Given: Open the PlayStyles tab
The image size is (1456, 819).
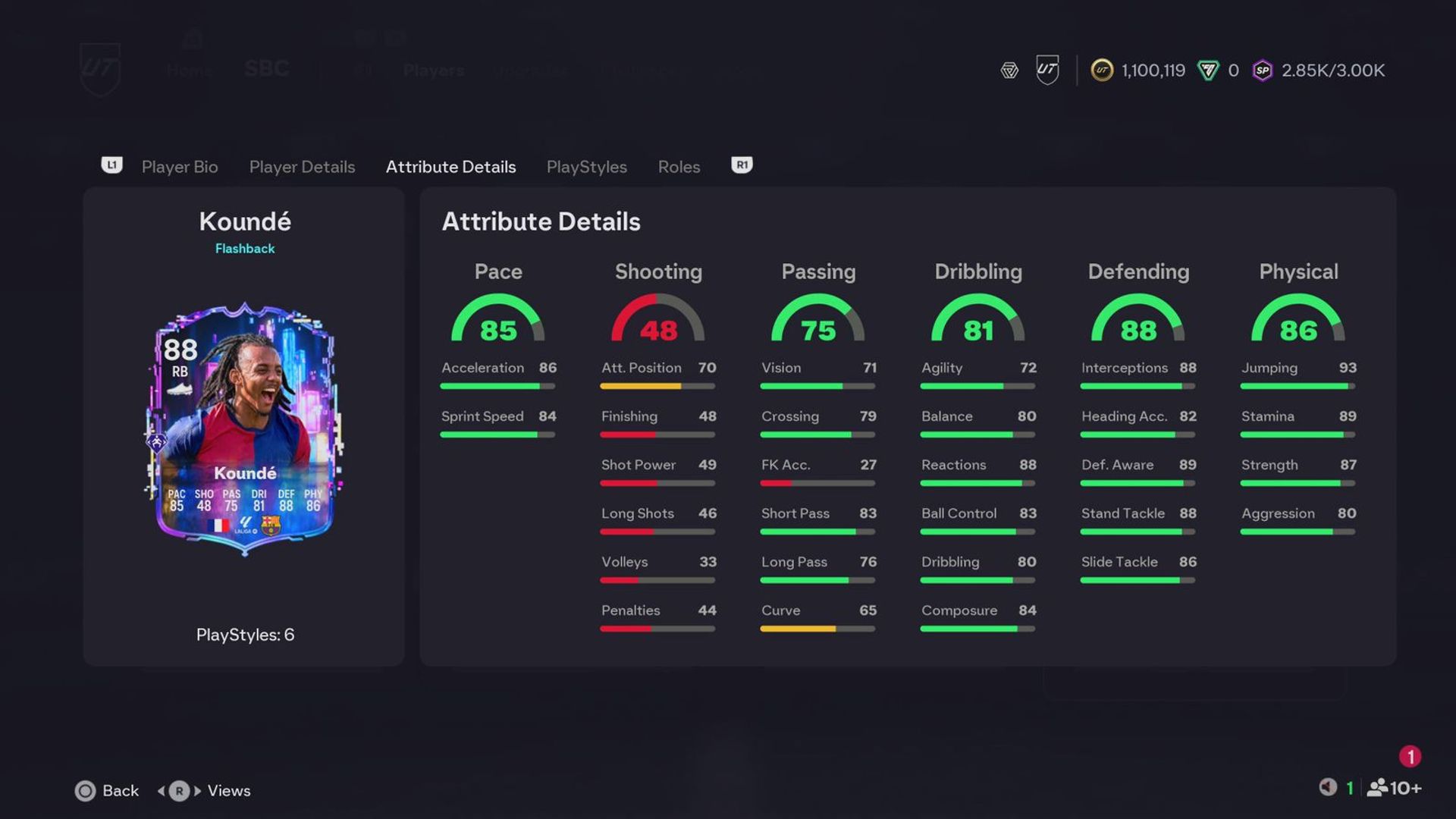Looking at the screenshot, I should coord(586,167).
